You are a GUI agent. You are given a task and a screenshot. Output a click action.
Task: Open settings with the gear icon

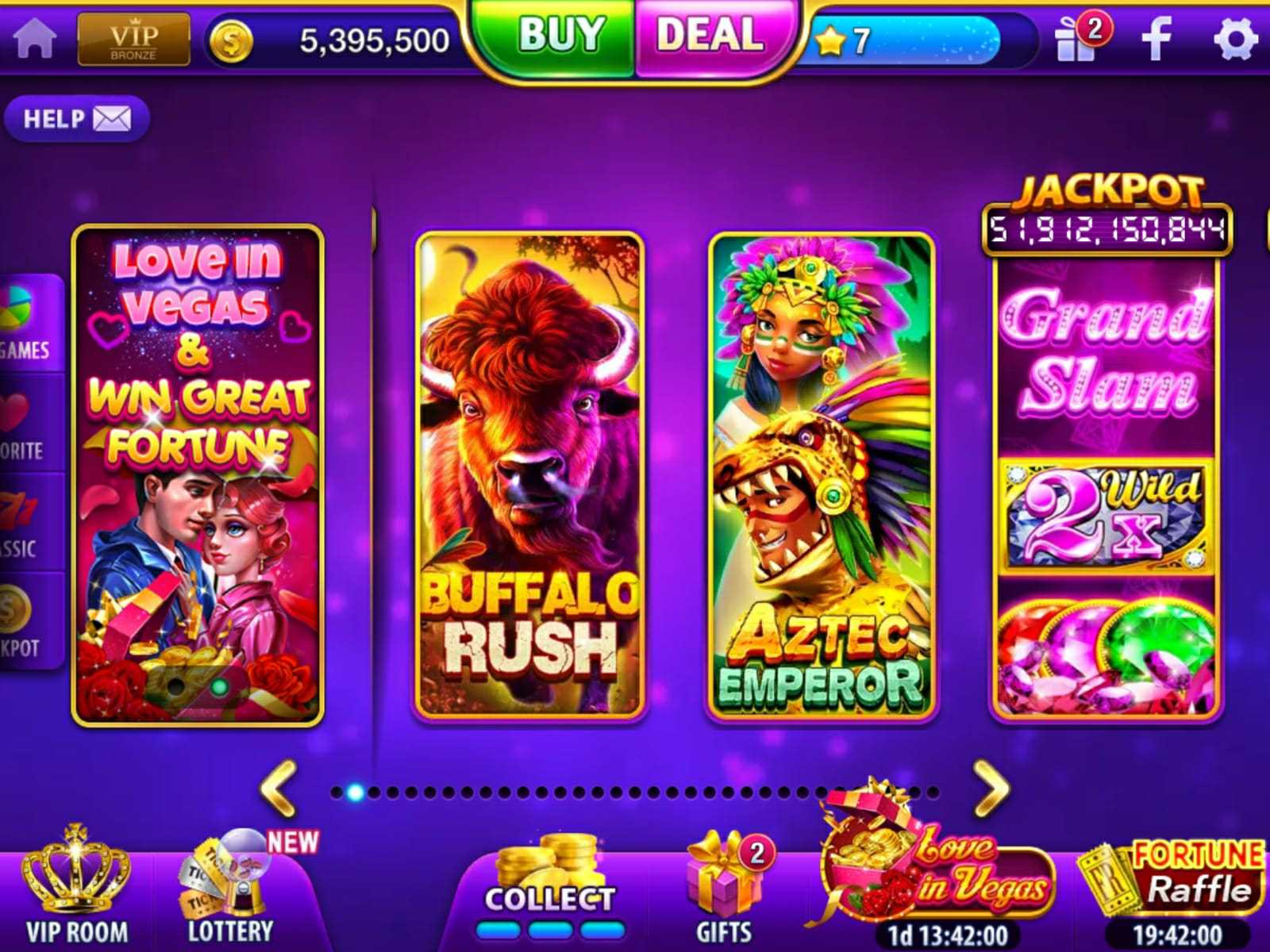[x=1235, y=38]
